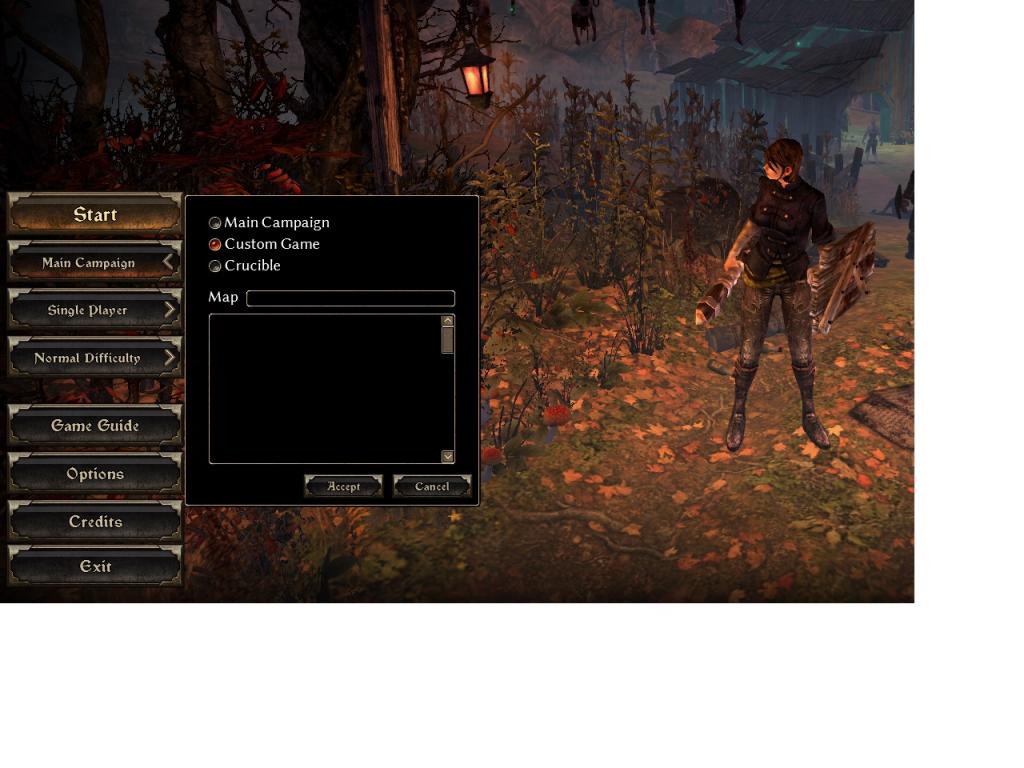Click the map list's down arrow

pyautogui.click(x=447, y=456)
